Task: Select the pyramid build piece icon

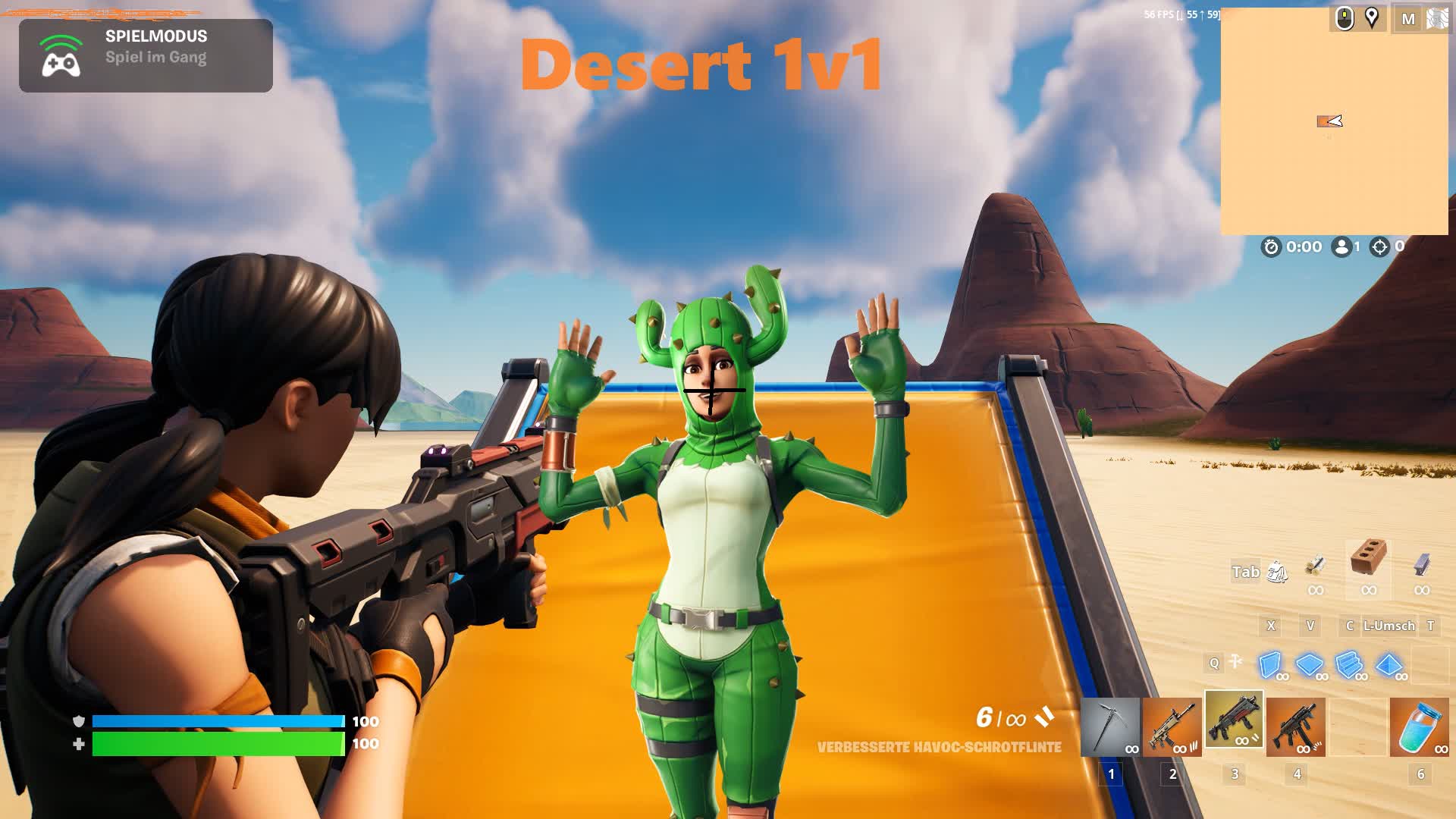Action: pyautogui.click(x=1389, y=666)
